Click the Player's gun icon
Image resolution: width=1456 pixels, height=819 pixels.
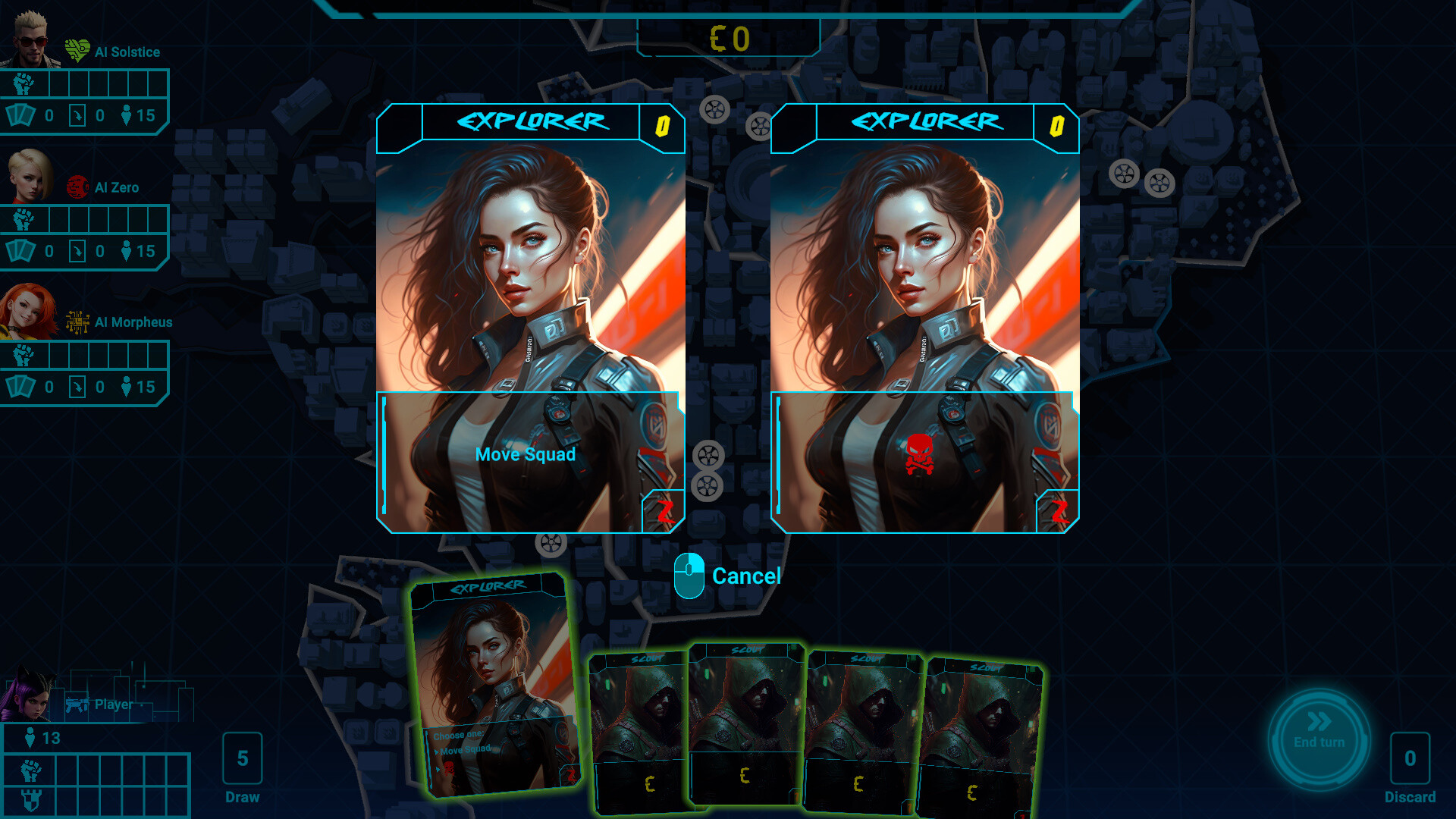(x=79, y=703)
